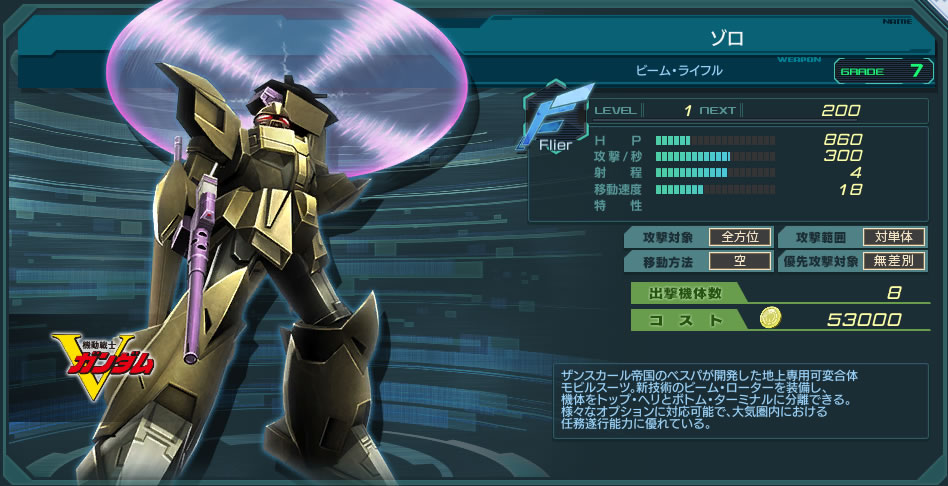This screenshot has width=948, height=486.
Task: Click the 全方位 attack target box
Action: (740, 237)
